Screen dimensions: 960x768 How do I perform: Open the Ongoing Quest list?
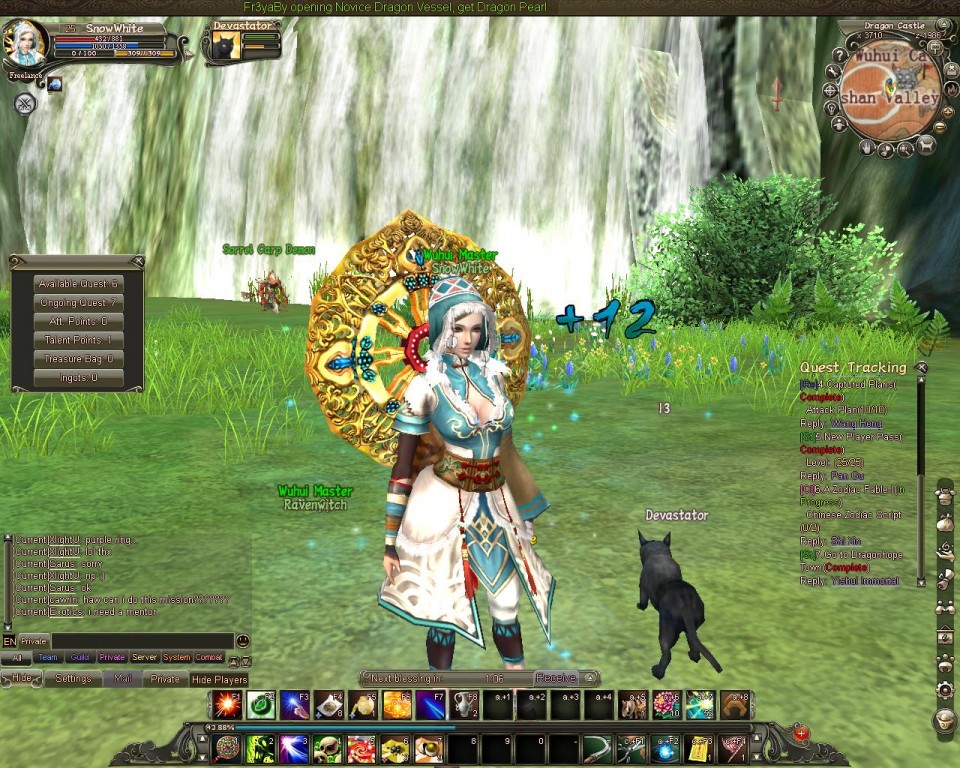click(78, 303)
